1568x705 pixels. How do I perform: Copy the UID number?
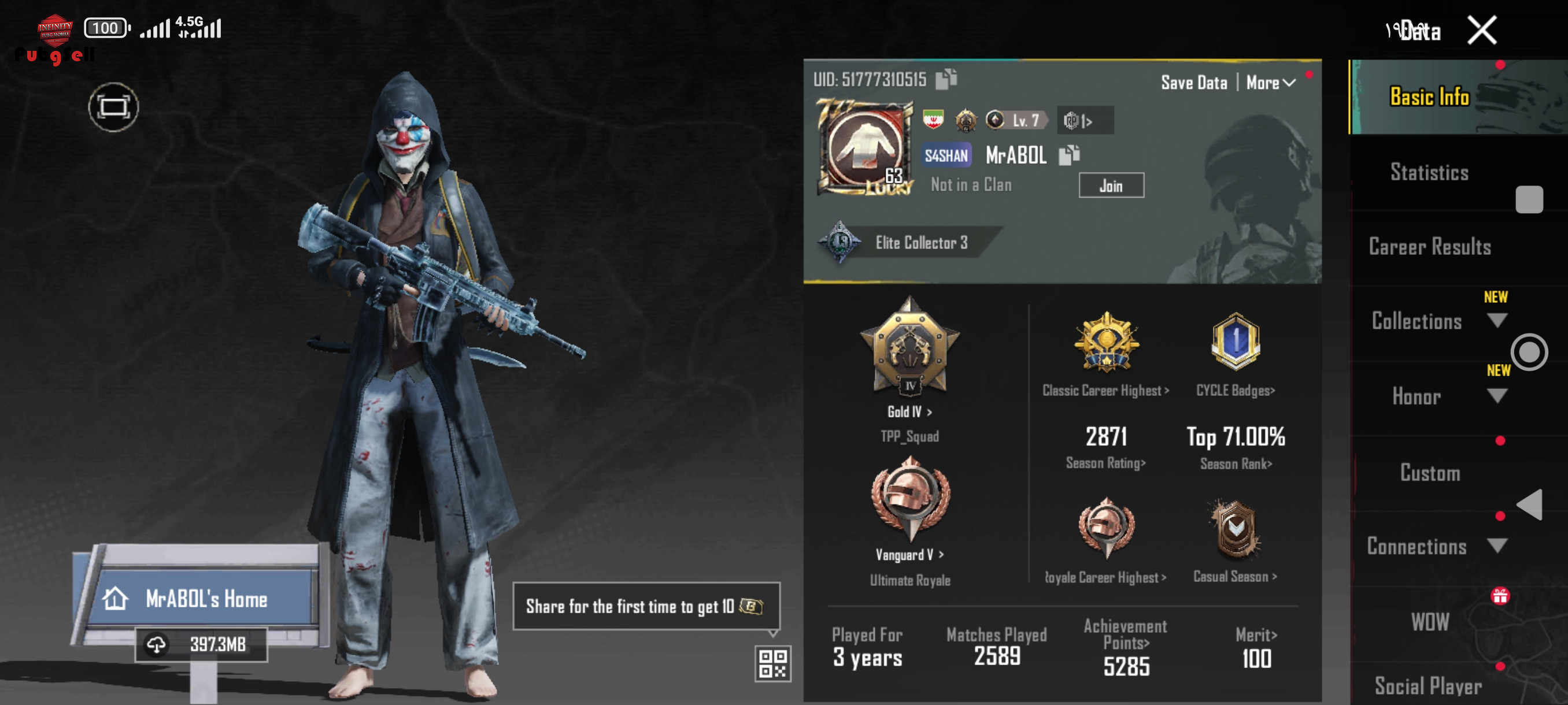(x=946, y=79)
